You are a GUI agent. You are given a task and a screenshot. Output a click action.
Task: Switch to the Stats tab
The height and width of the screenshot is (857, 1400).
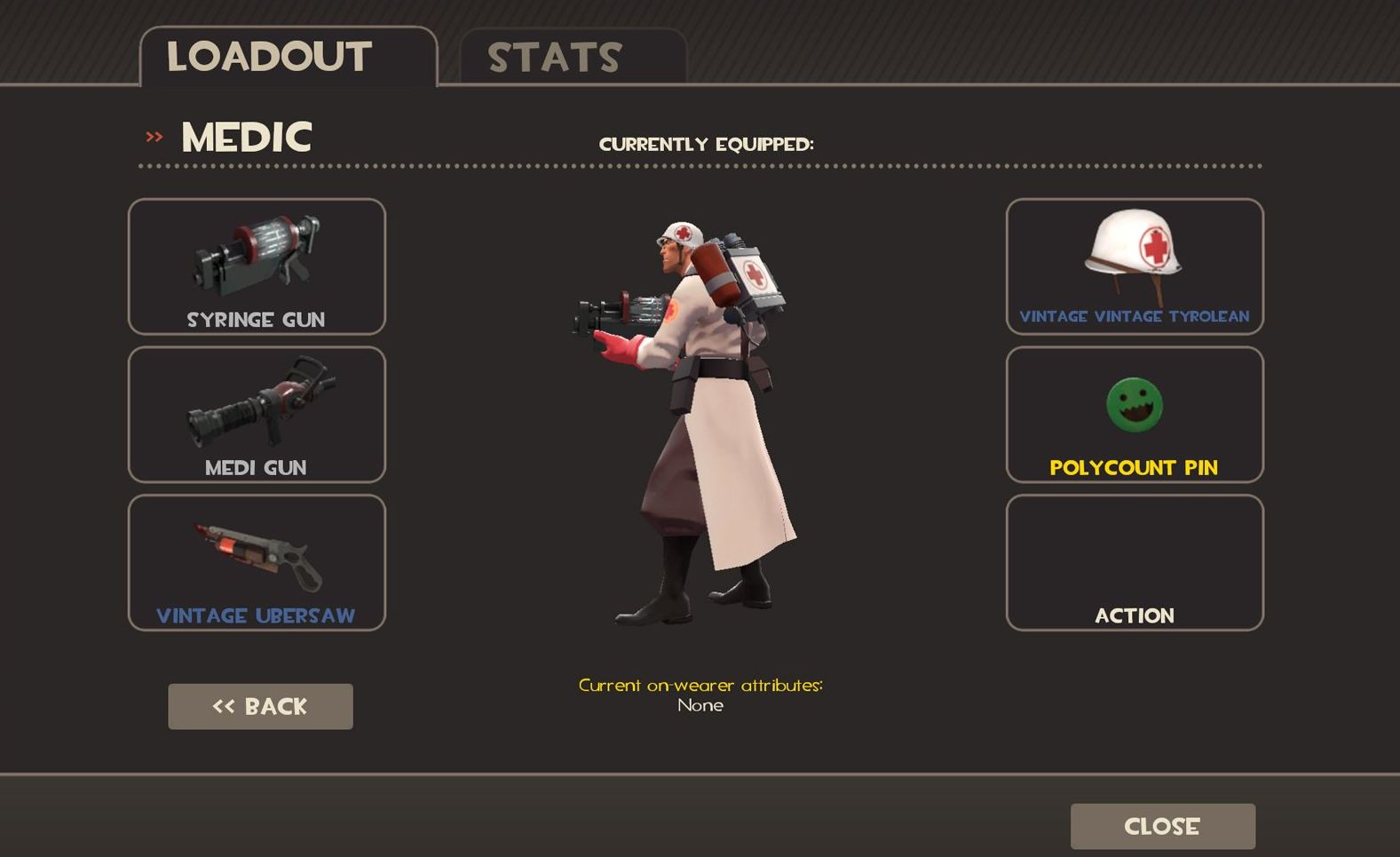coord(573,57)
